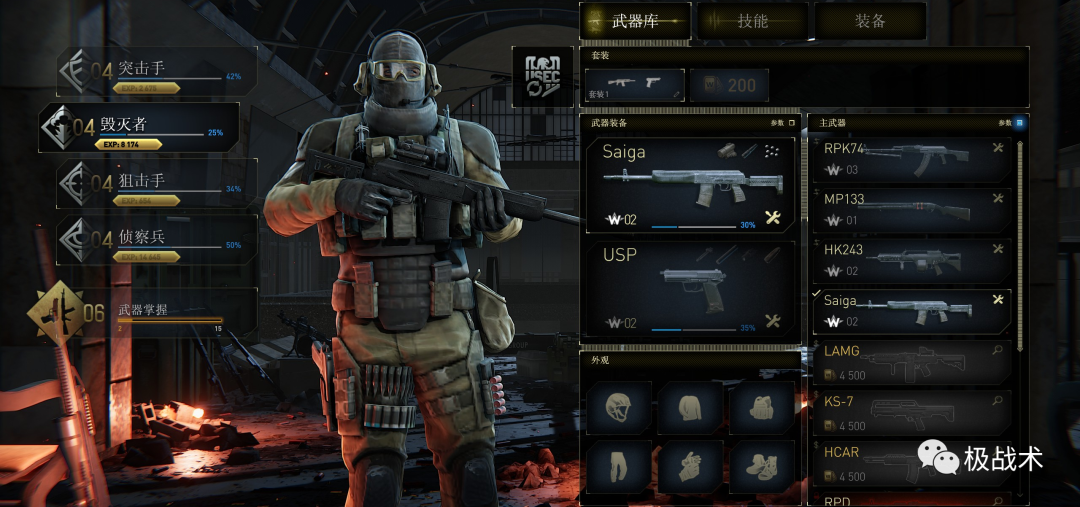1080x507 pixels.
Task: Open the 装备 tab
Action: pyautogui.click(x=870, y=21)
